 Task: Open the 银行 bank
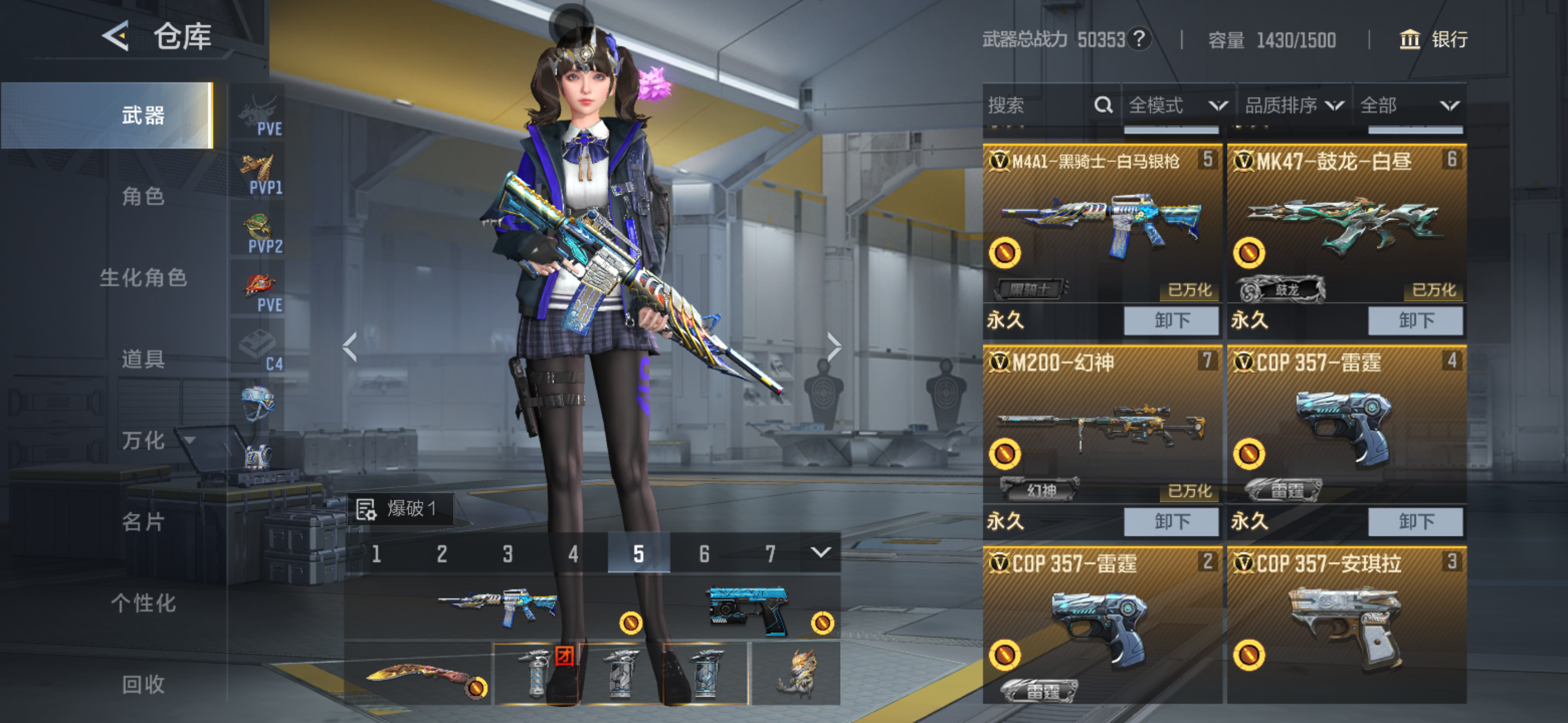(1434, 40)
